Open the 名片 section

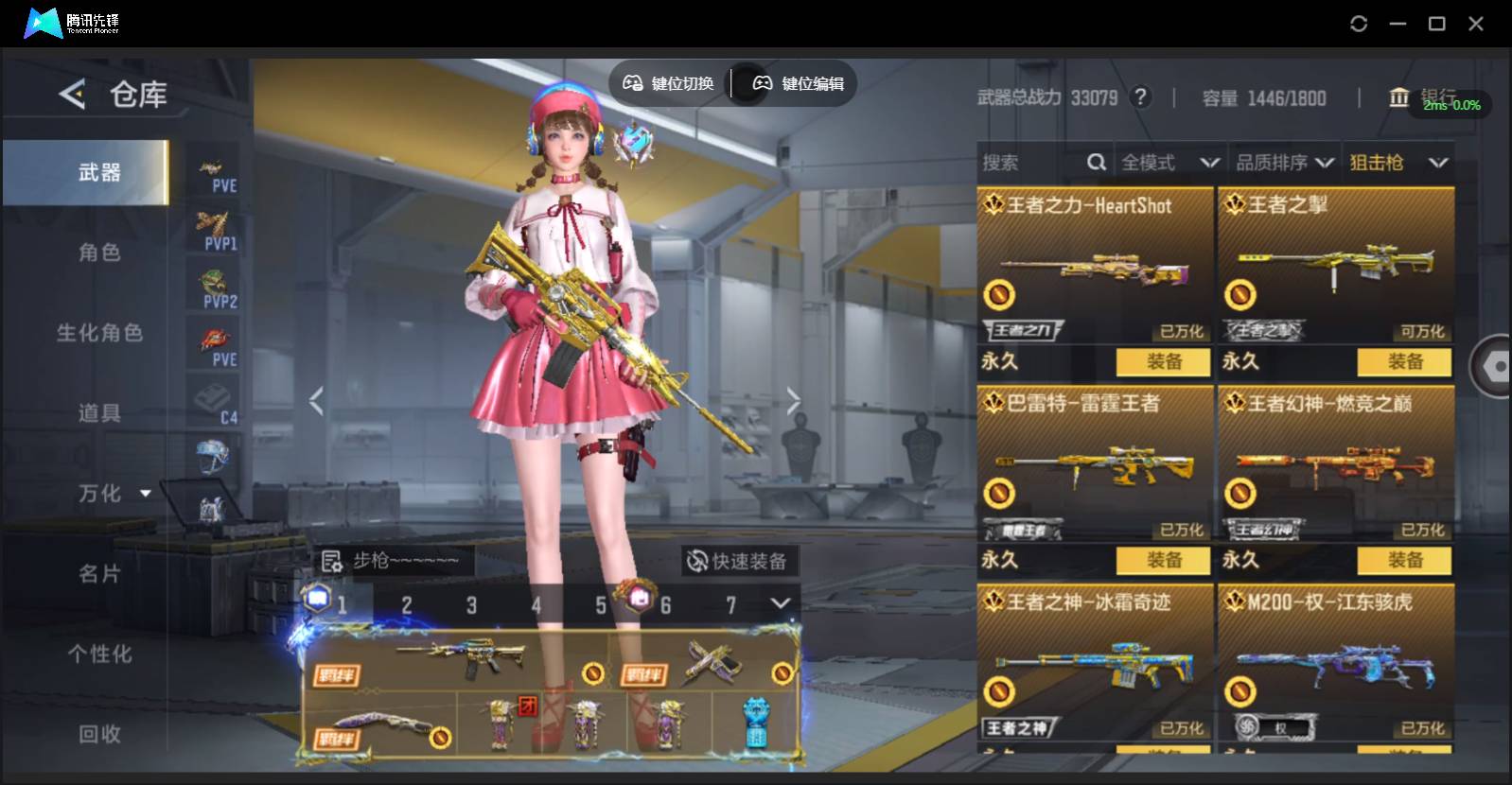point(99,574)
